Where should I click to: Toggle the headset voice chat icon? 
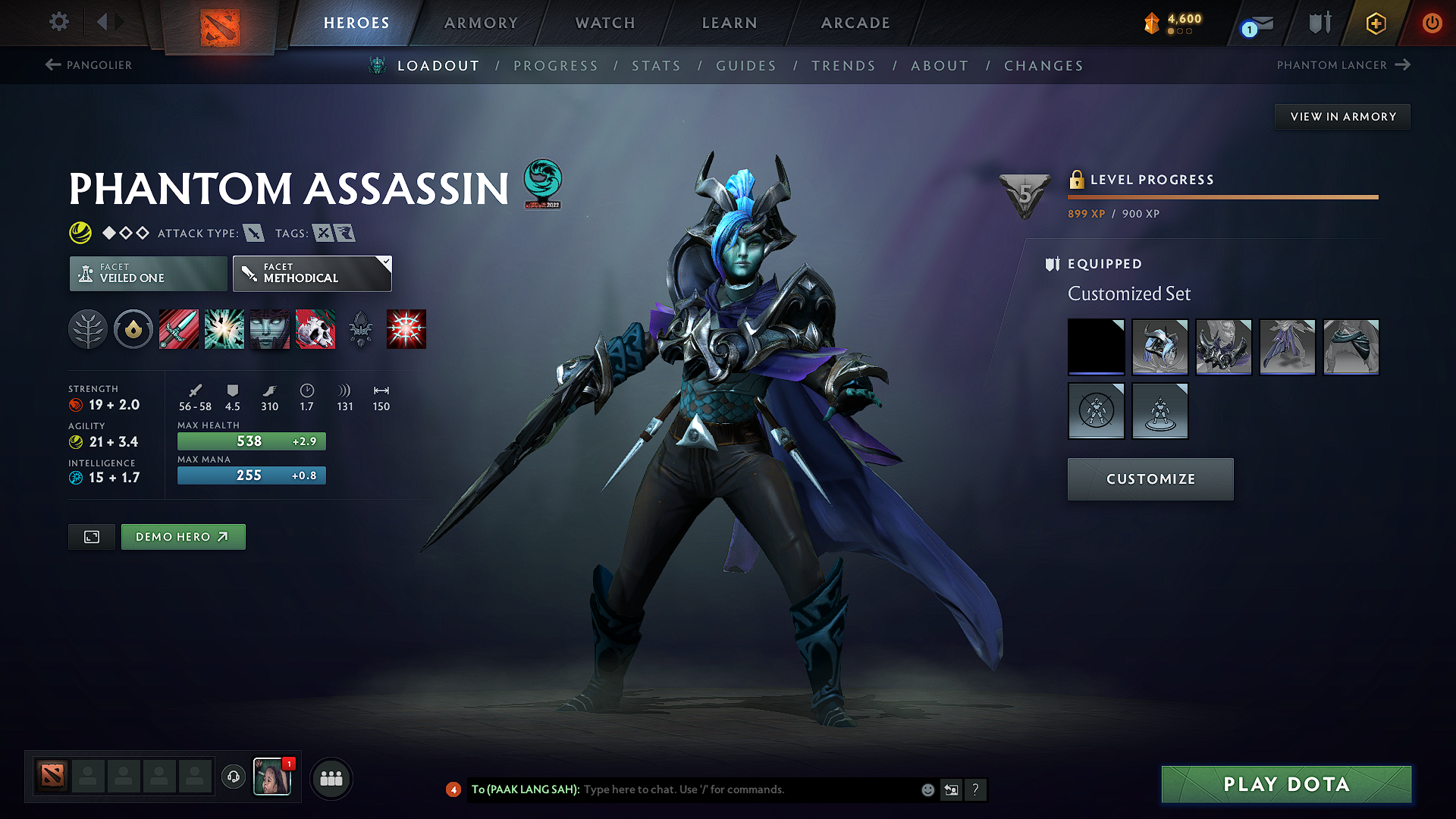click(x=233, y=777)
